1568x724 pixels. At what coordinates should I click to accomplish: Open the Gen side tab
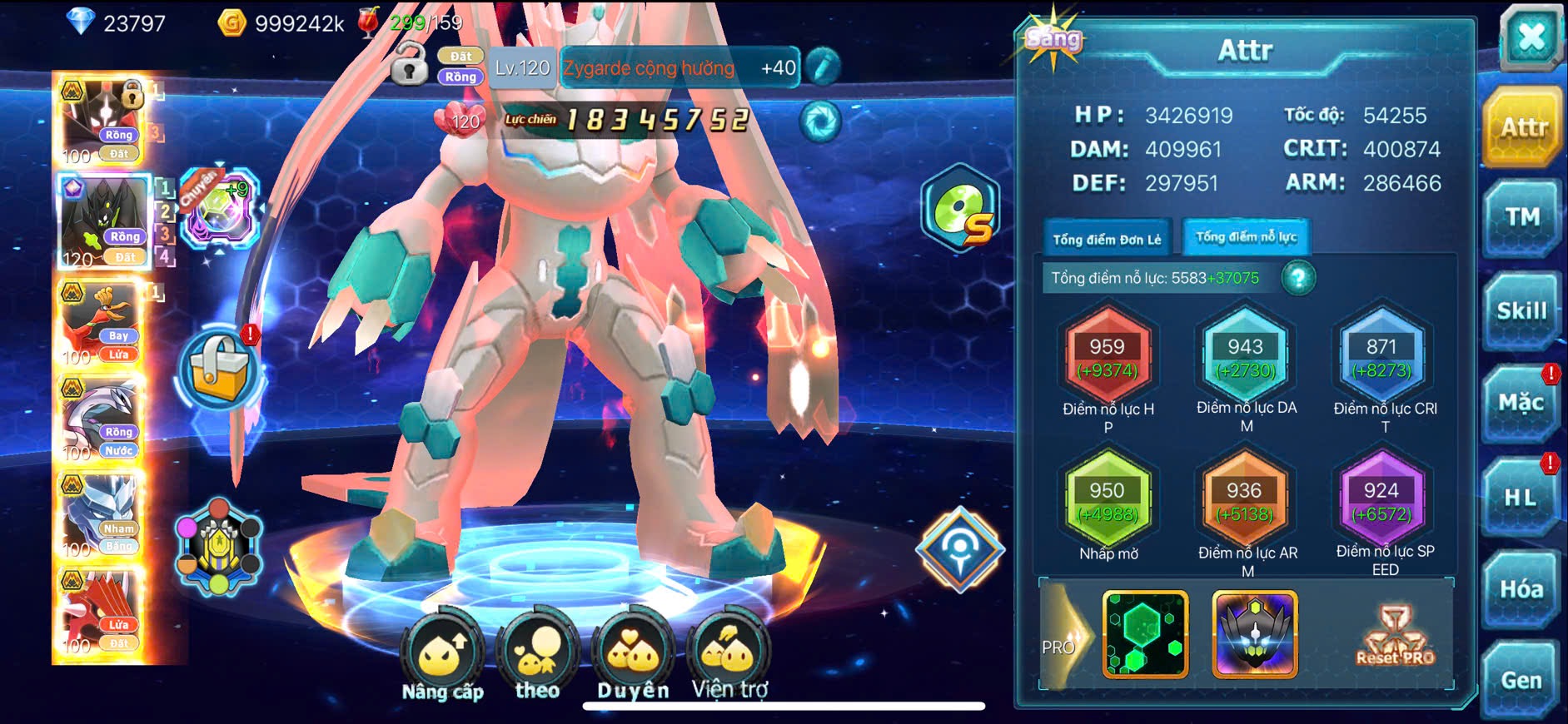(1521, 680)
